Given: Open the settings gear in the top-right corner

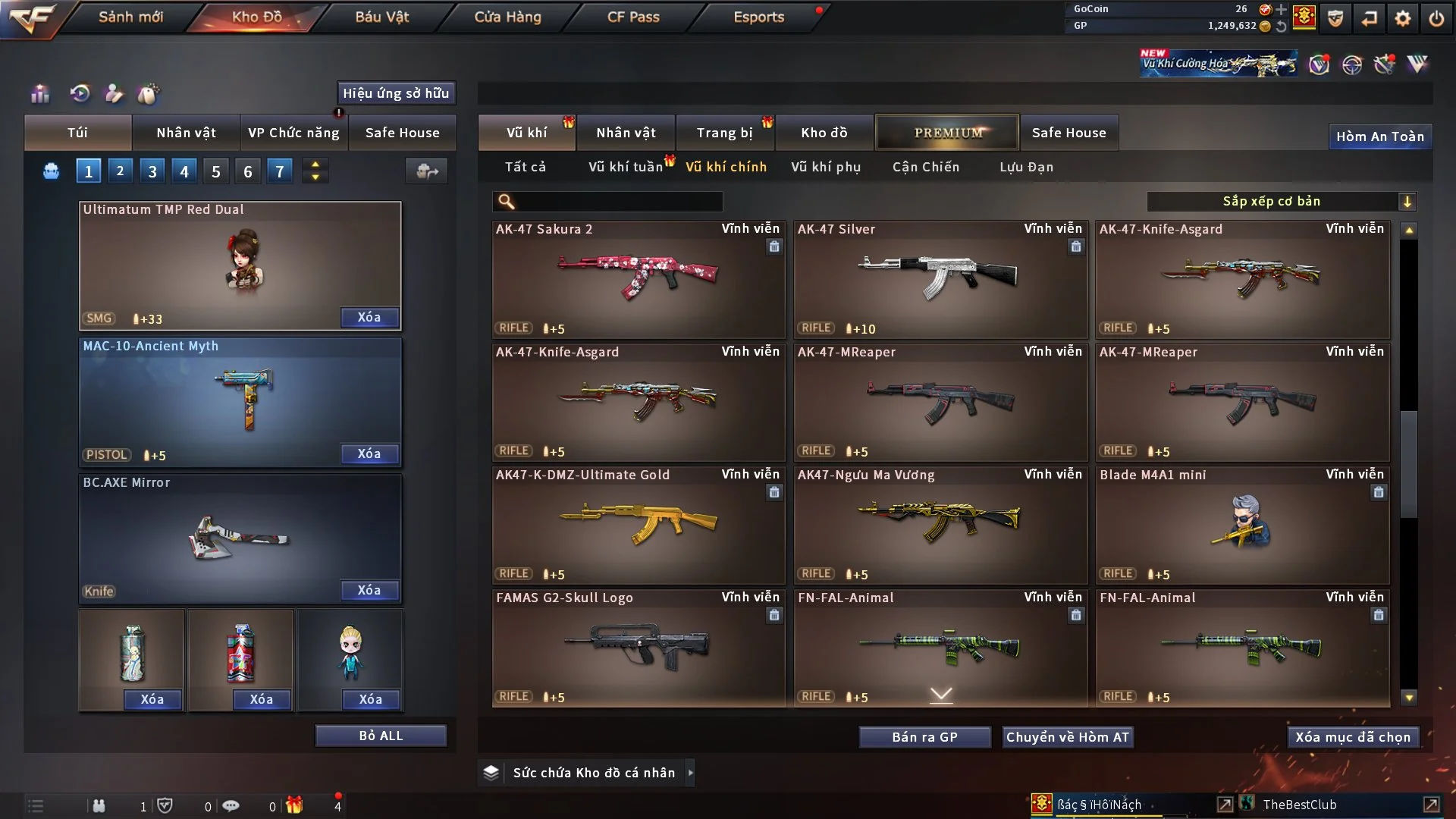Looking at the screenshot, I should coord(1402,19).
